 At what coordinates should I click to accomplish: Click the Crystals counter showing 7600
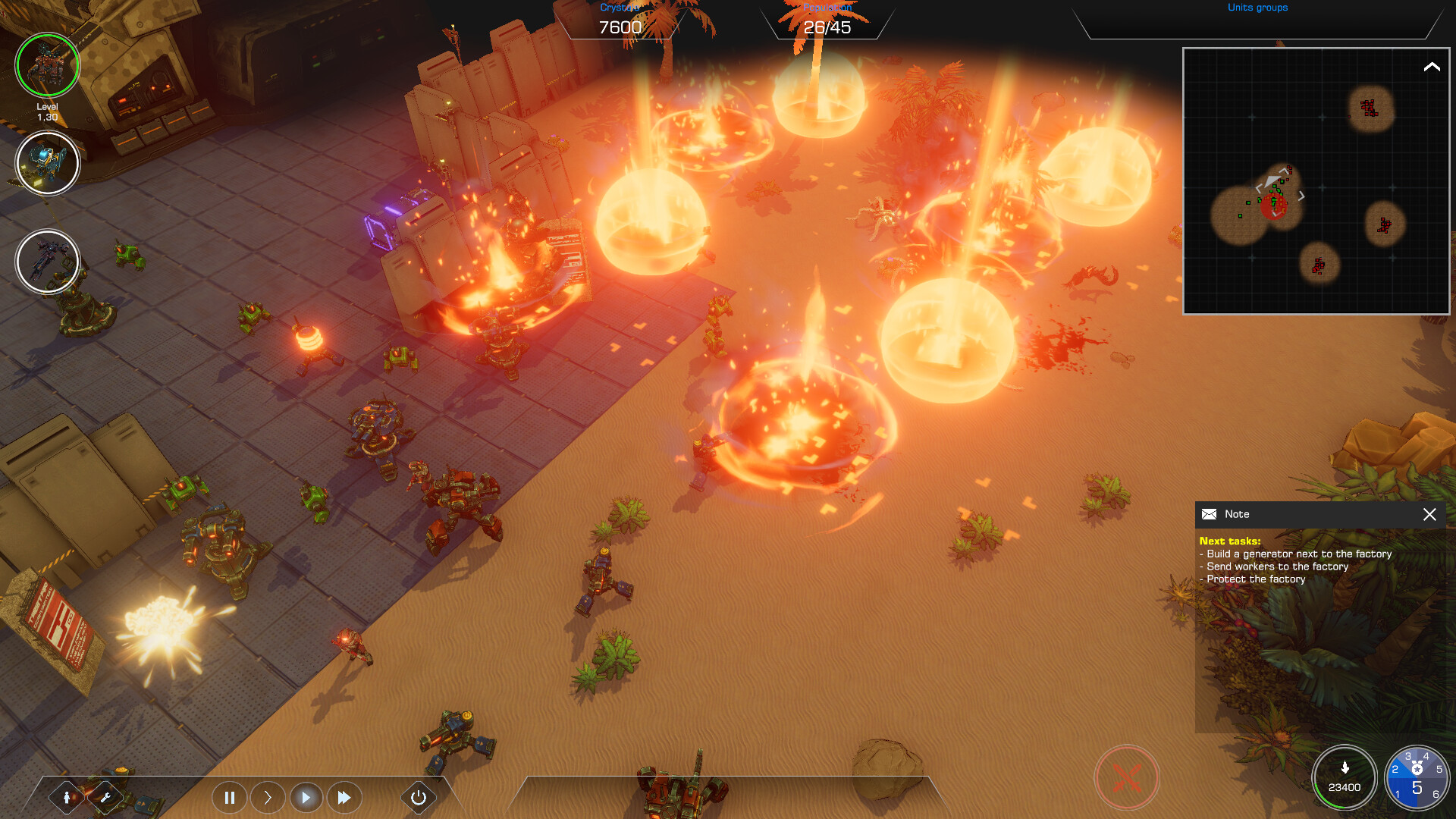(x=619, y=25)
